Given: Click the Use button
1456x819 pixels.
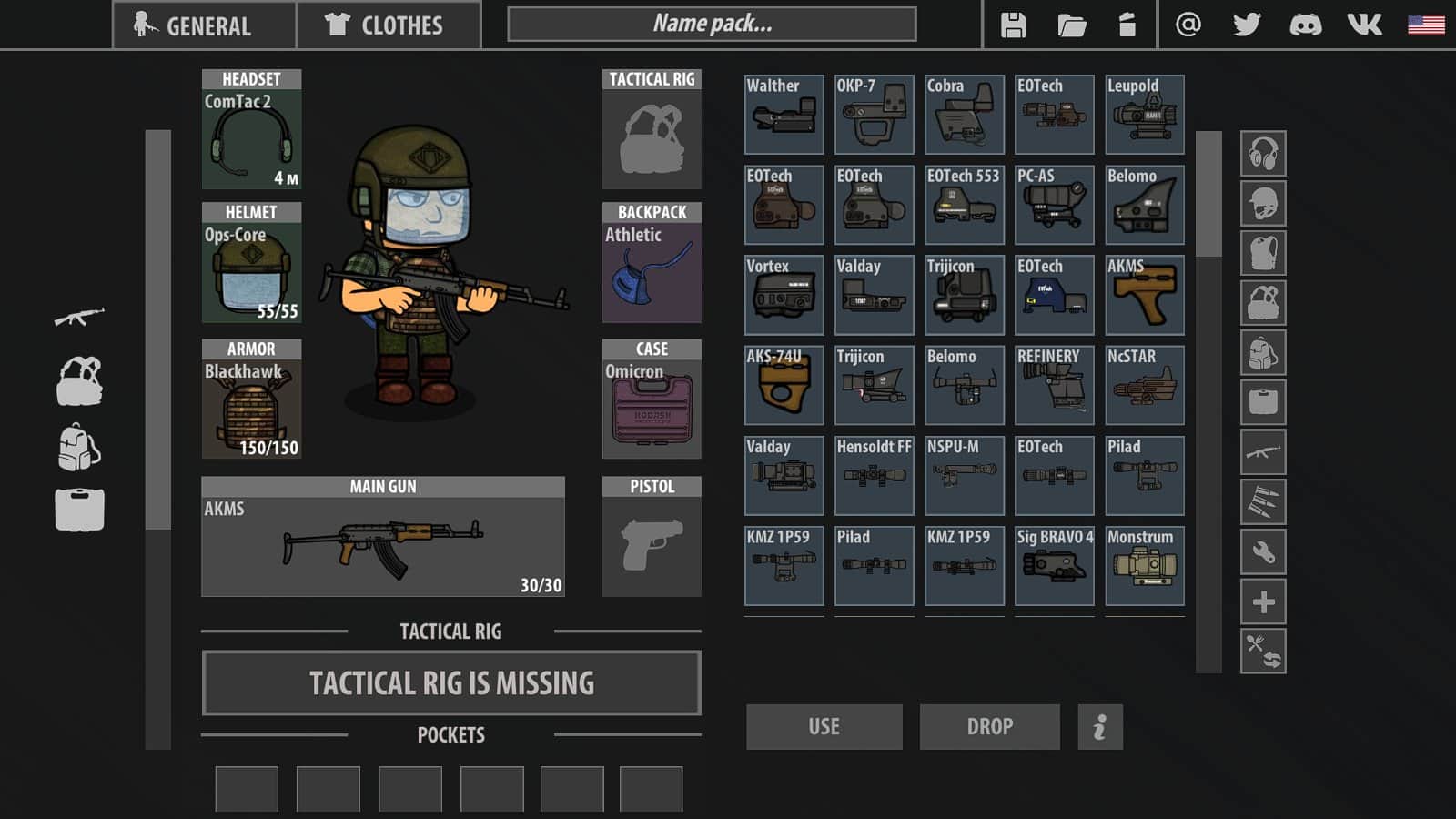Looking at the screenshot, I should click(x=824, y=726).
